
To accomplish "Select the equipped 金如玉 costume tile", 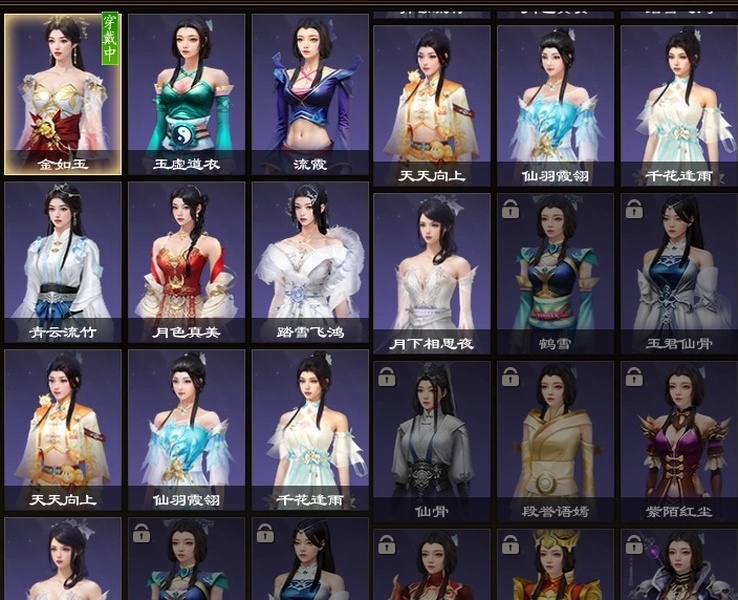I will (x=63, y=94).
